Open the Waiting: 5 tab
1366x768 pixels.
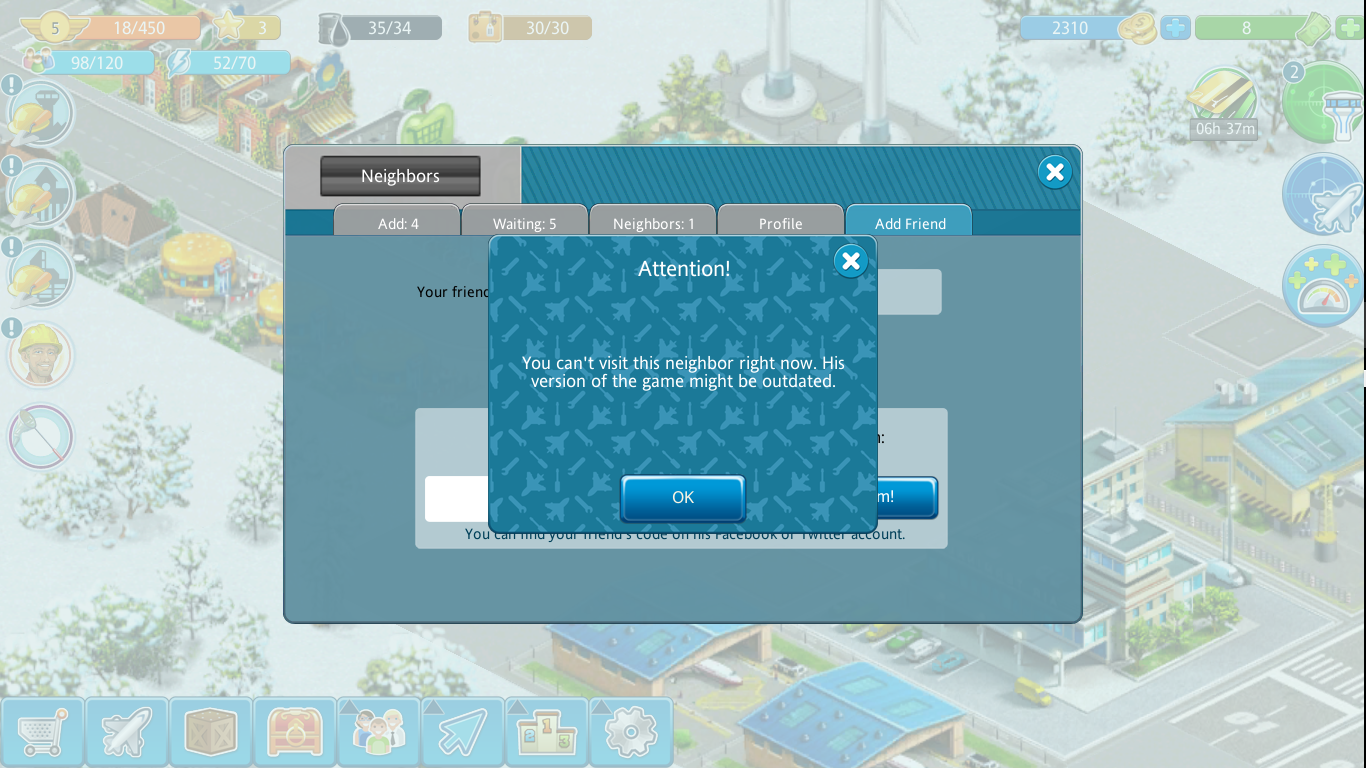[524, 223]
